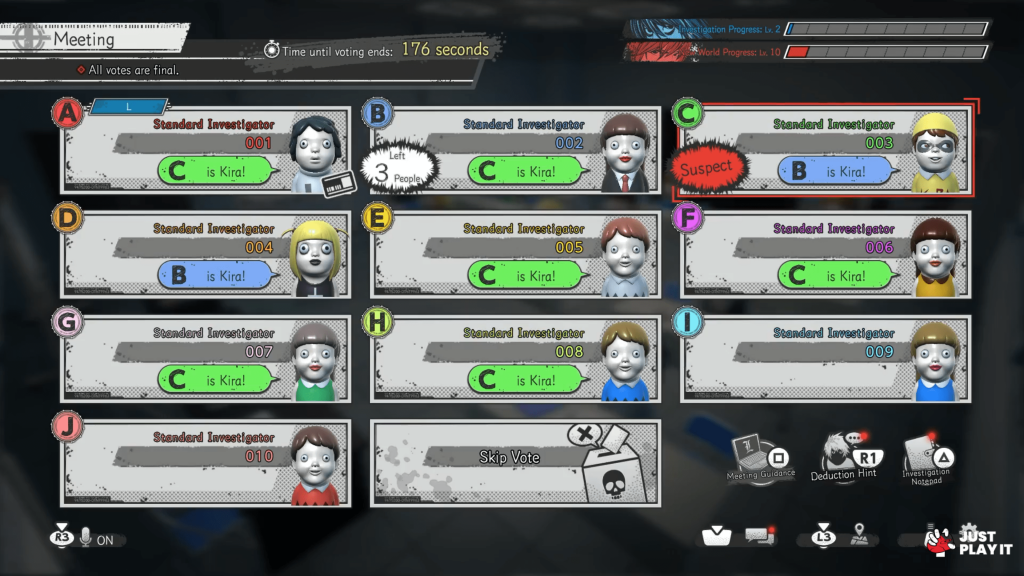Choose suspect player C investigator 003
Image resolution: width=1024 pixels, height=576 pixels.
point(826,151)
